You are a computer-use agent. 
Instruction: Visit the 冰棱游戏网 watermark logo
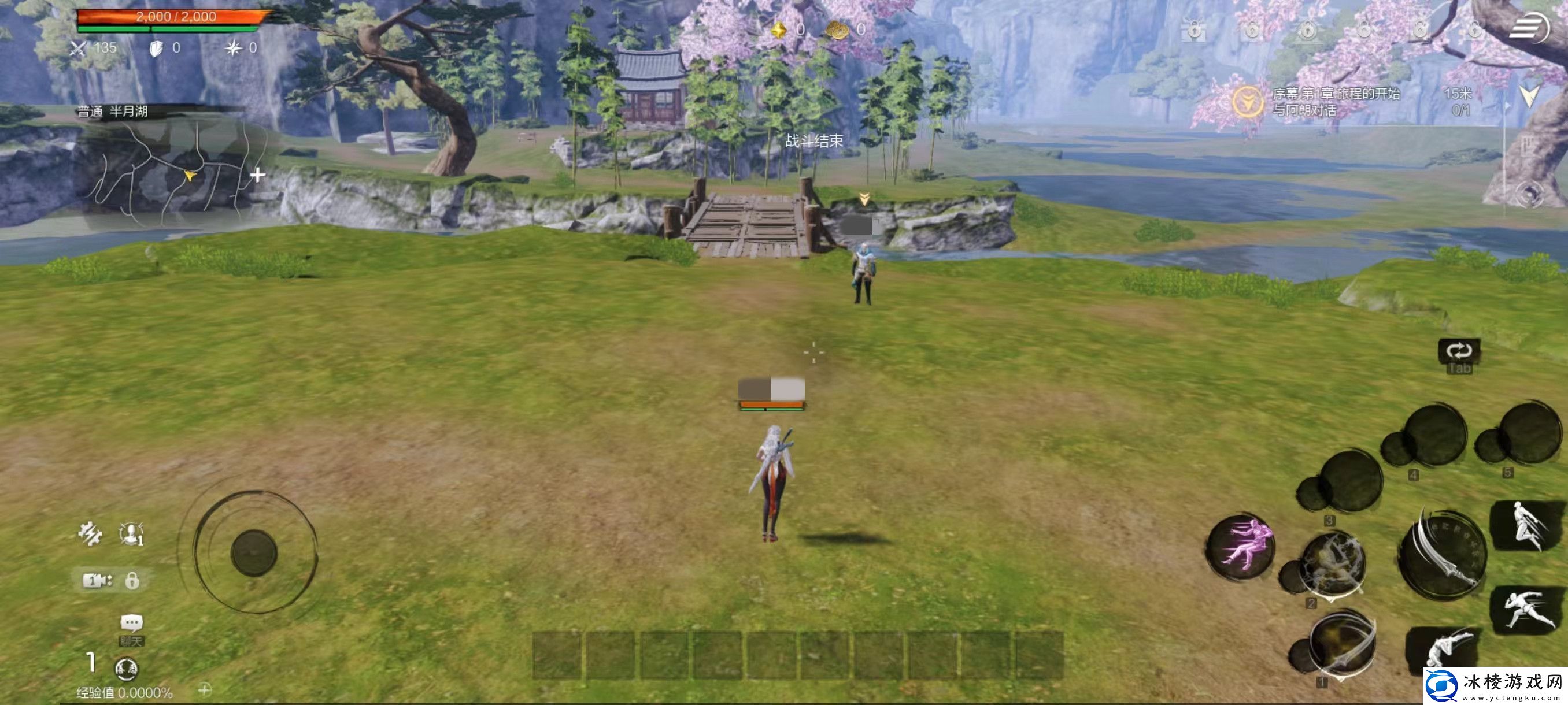point(1495,685)
